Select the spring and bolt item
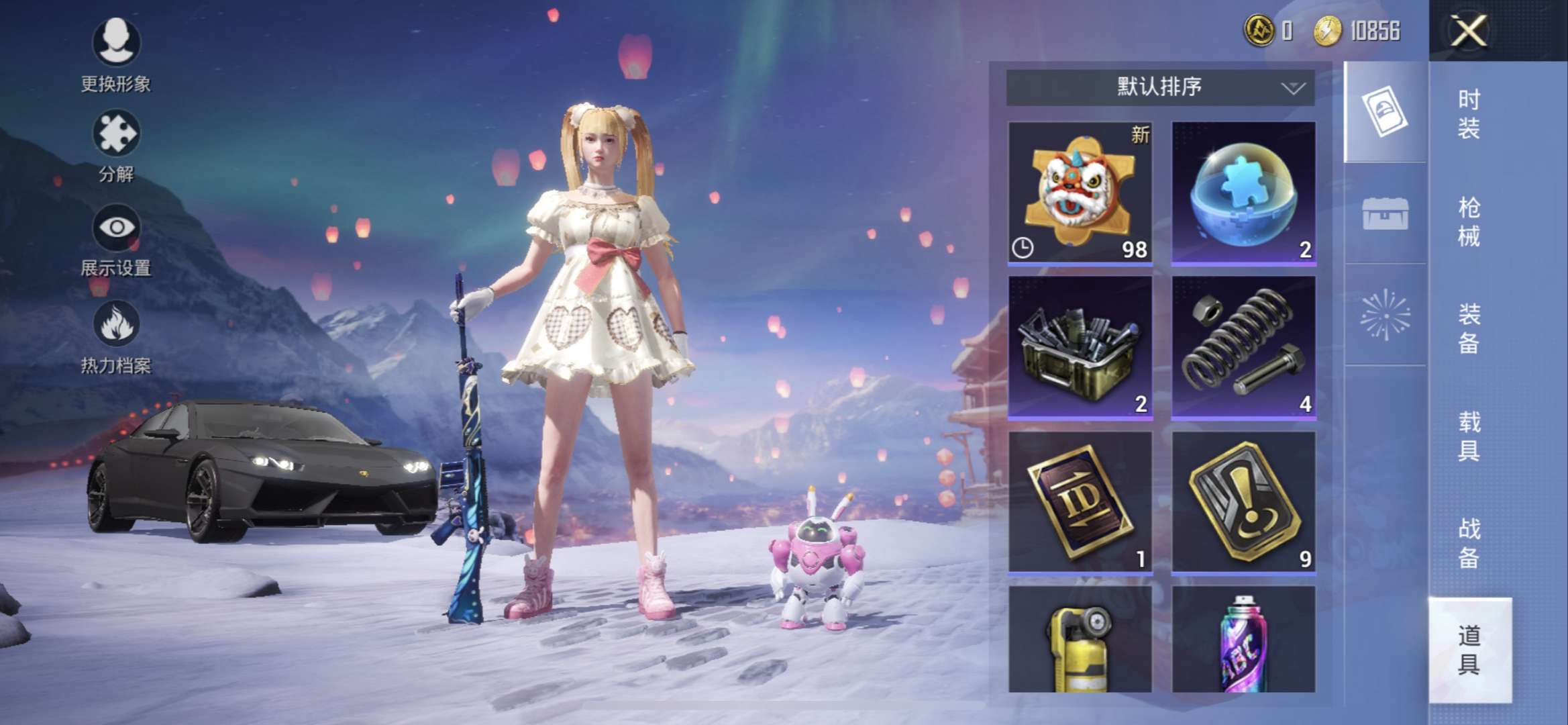The width and height of the screenshot is (1568, 725). (1243, 348)
